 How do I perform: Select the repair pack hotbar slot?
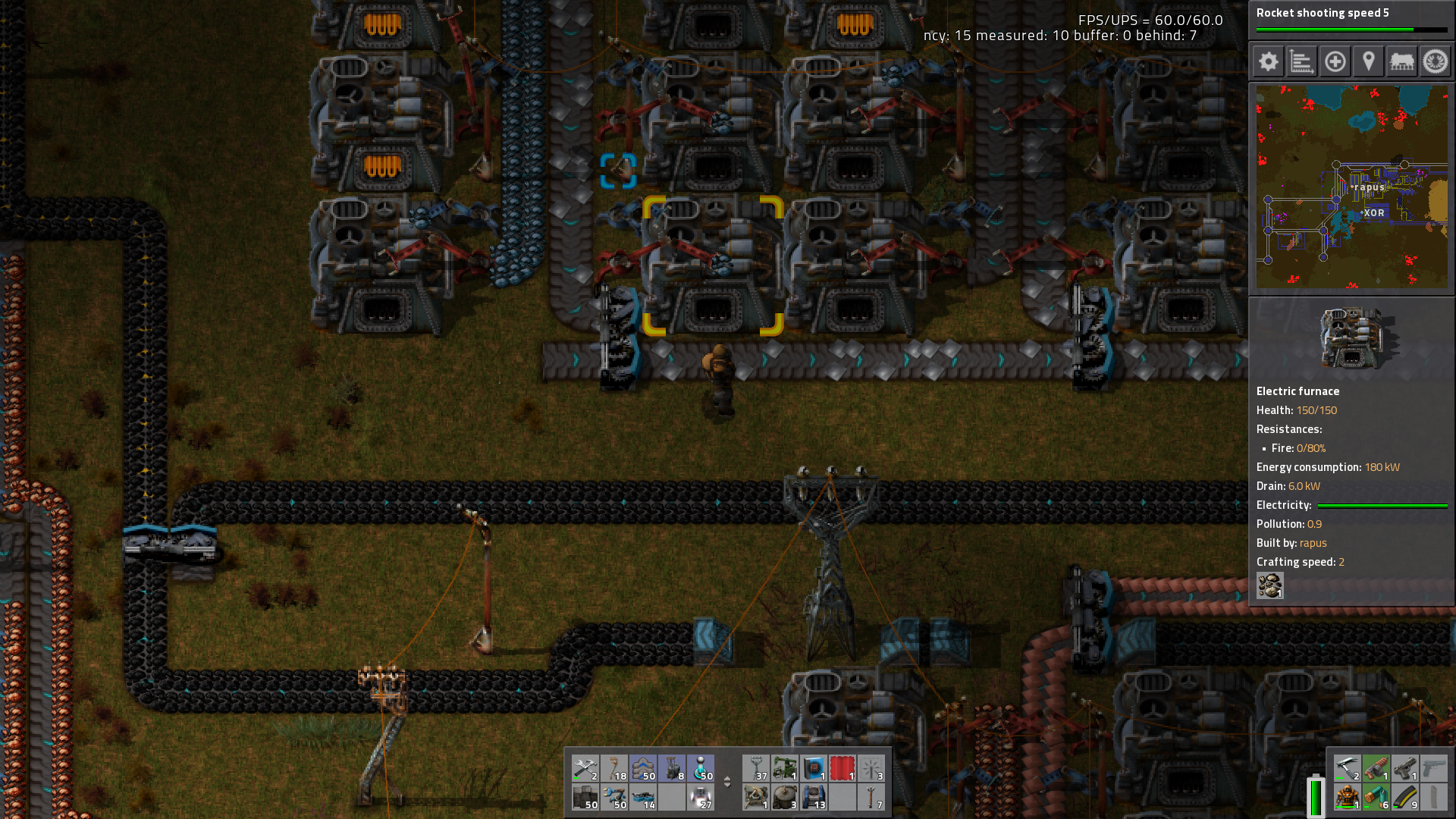[585, 768]
